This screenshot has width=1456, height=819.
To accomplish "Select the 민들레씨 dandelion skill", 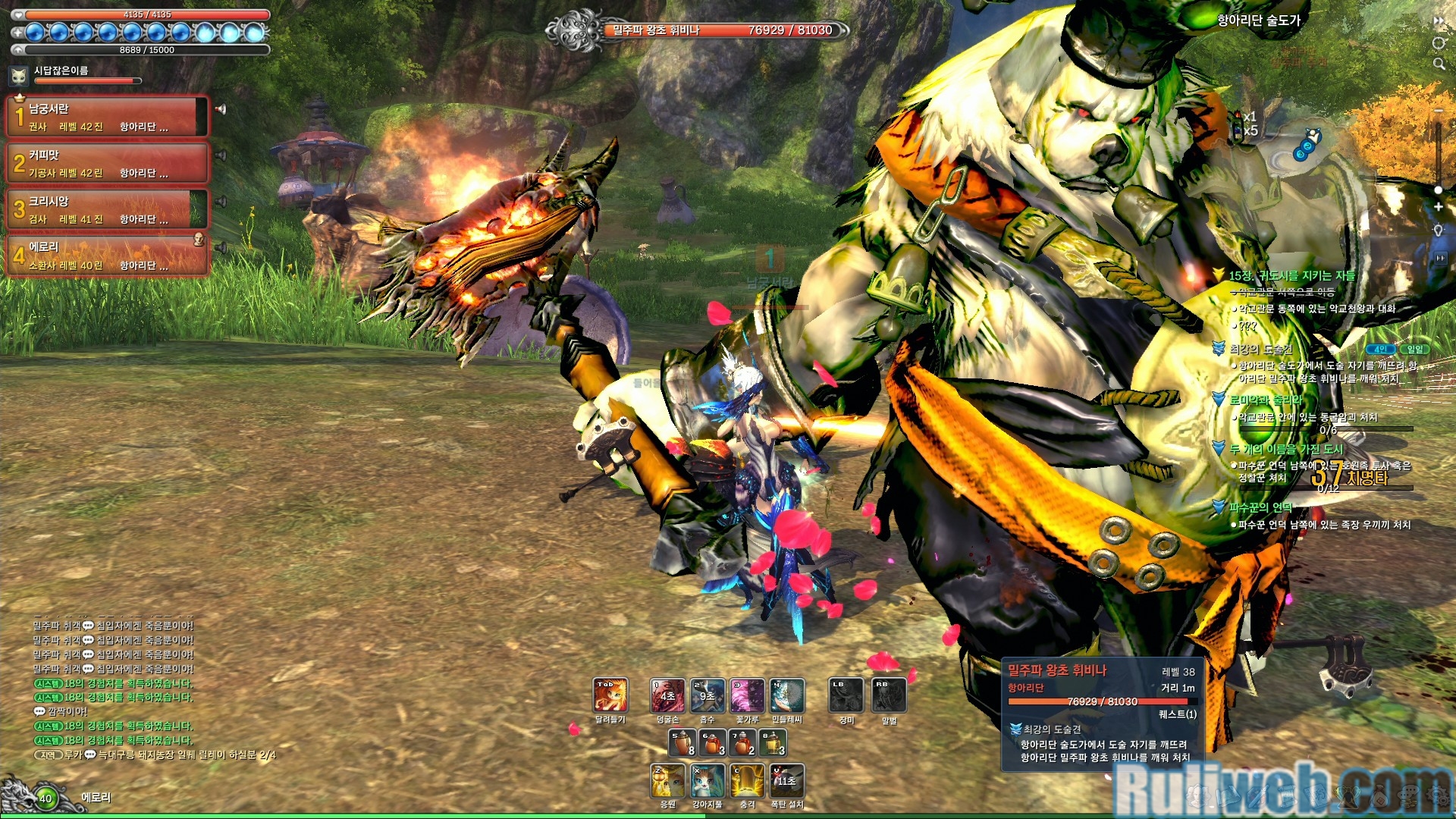I will point(786,695).
